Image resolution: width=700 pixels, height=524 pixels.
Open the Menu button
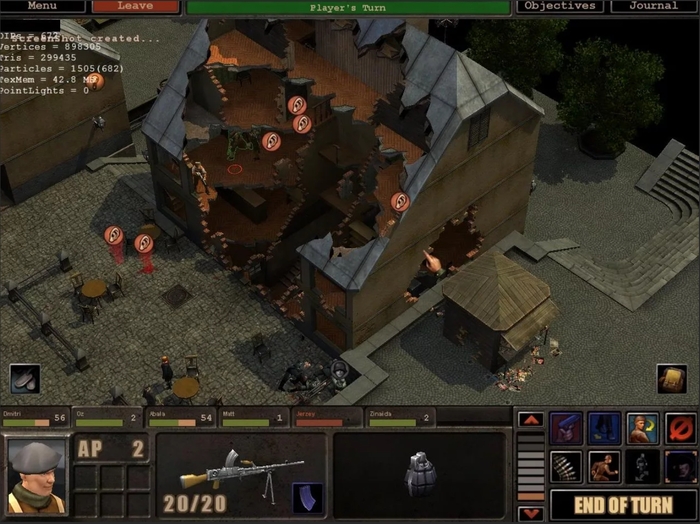tap(41, 6)
